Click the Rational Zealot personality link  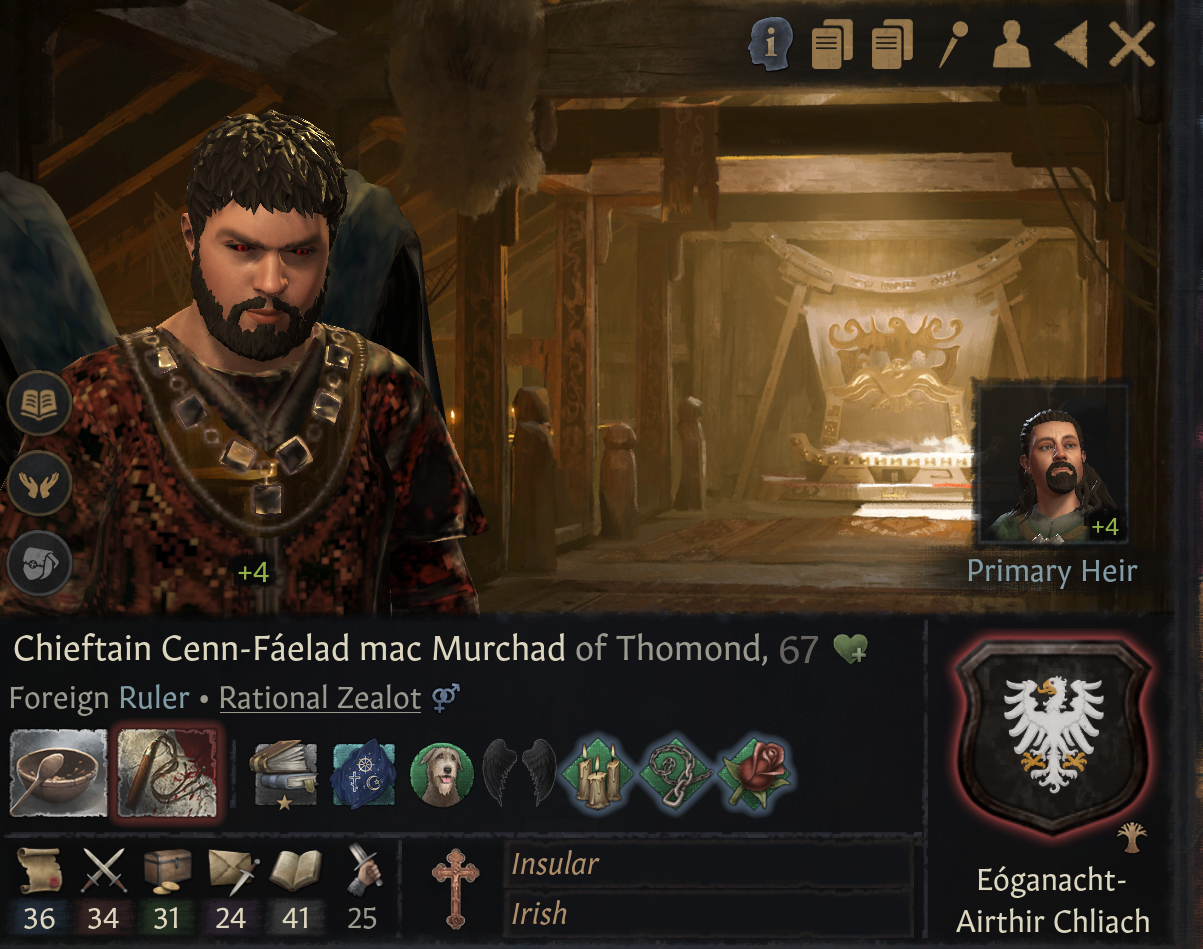pos(320,698)
